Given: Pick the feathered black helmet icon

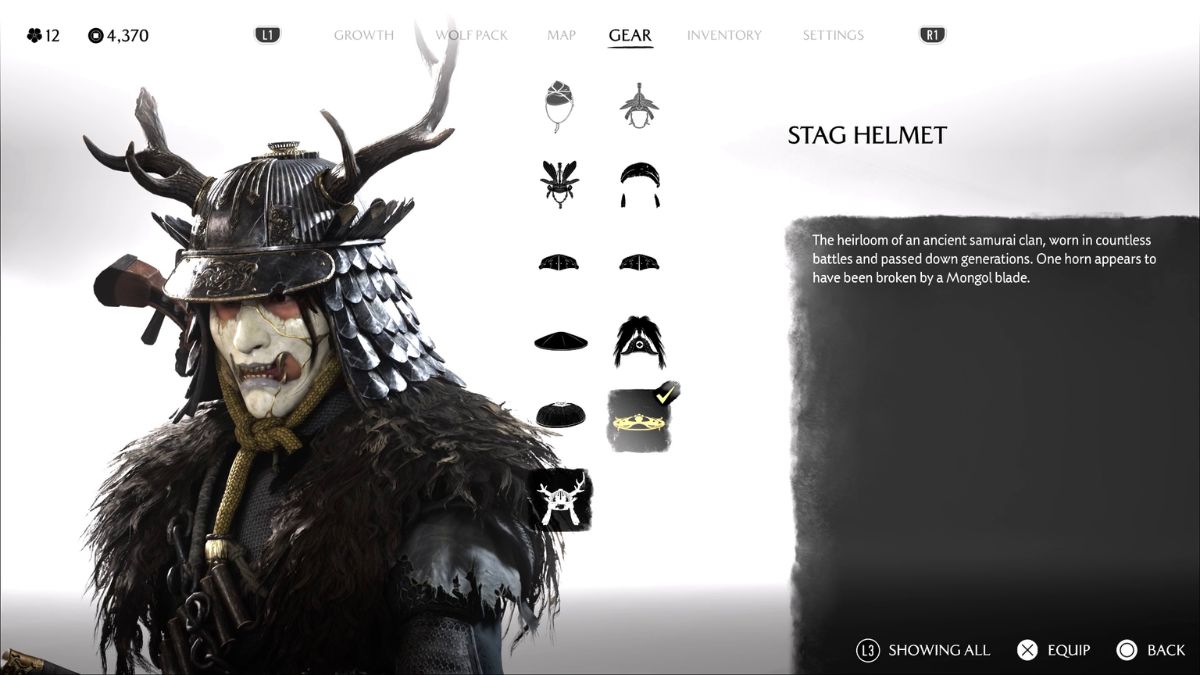Looking at the screenshot, I should point(560,184).
